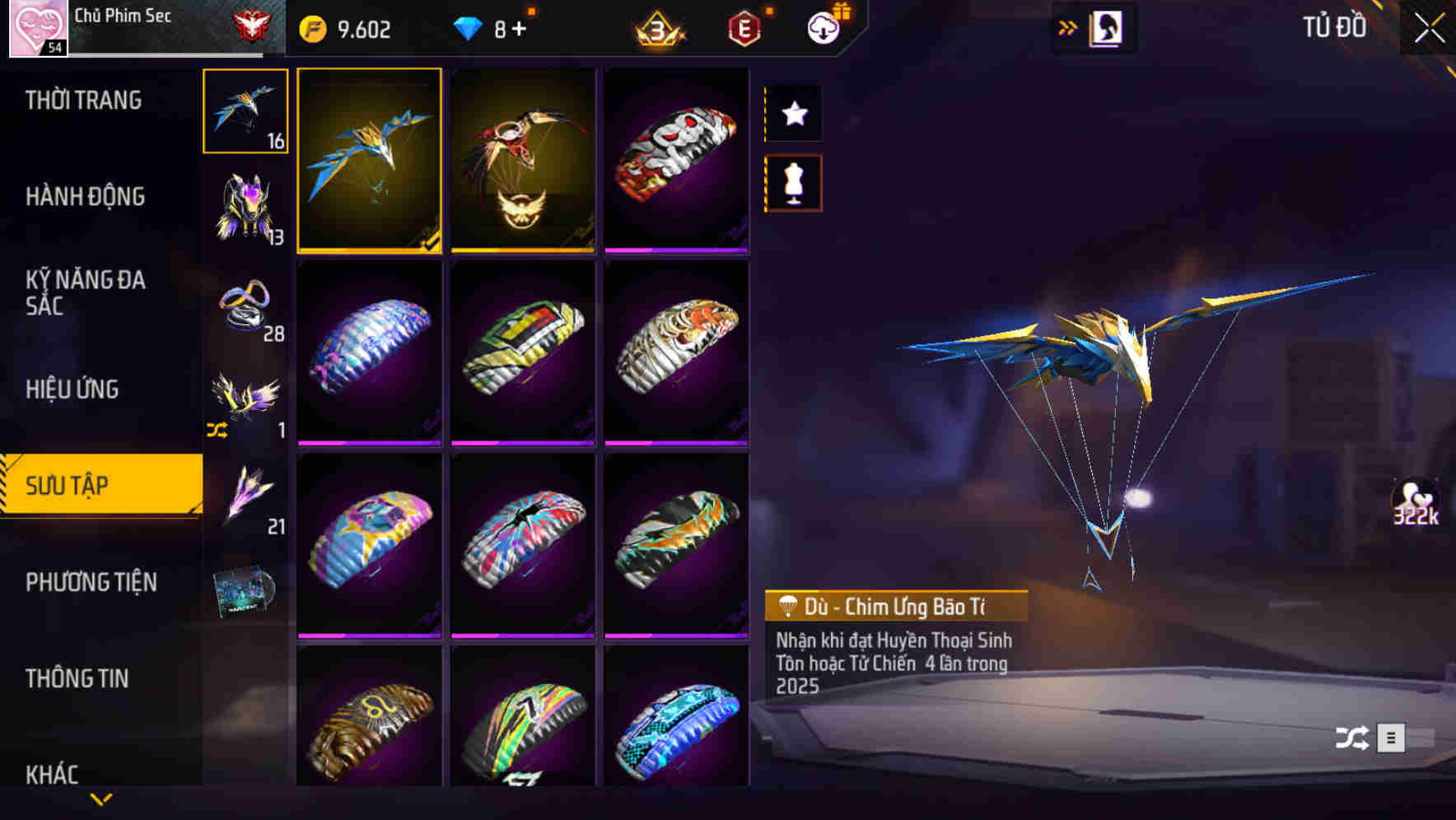Click the double-arrow expander near top right
This screenshot has width=1456, height=820.
[1068, 26]
